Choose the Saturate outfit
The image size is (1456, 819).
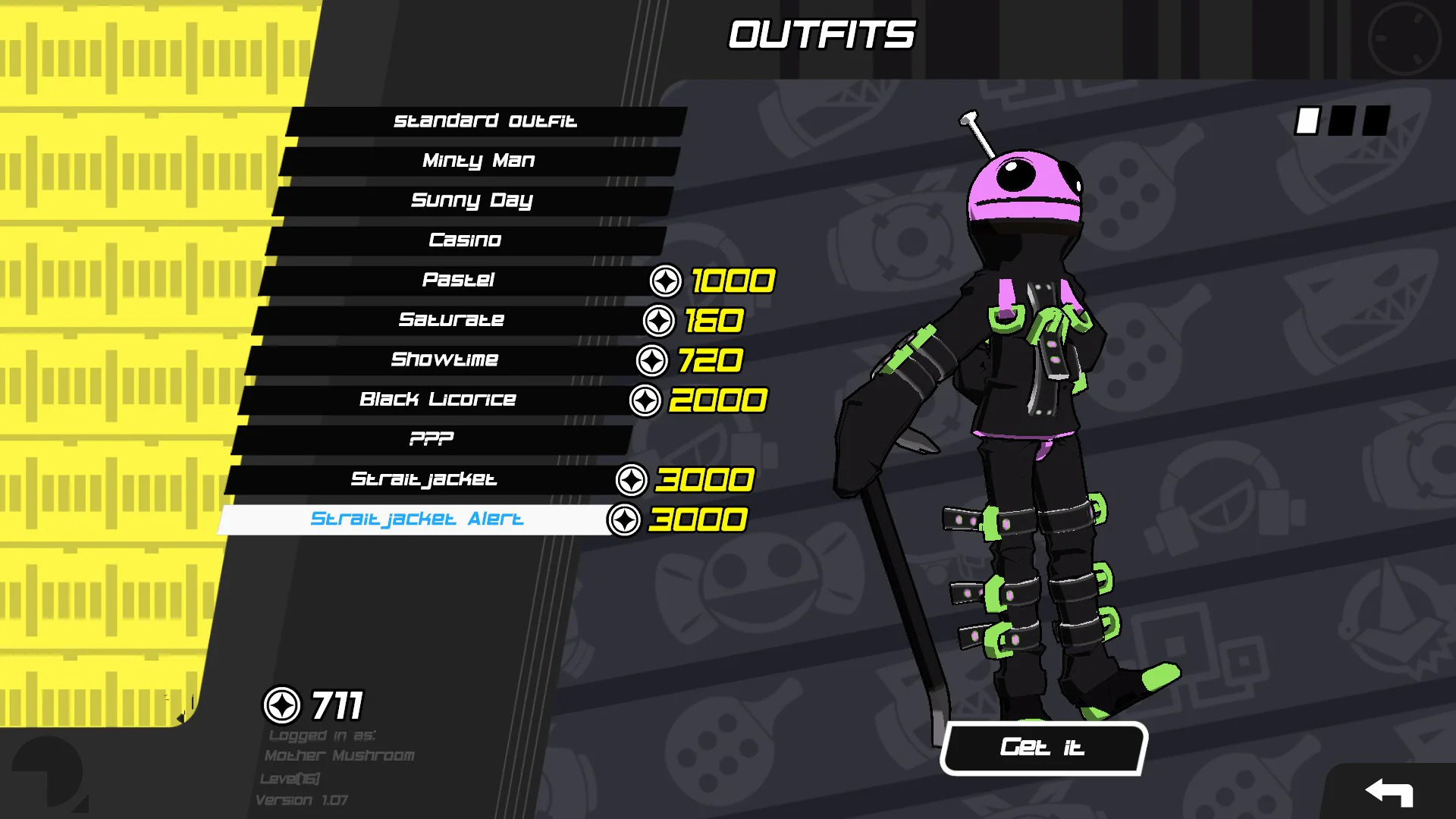(x=451, y=320)
